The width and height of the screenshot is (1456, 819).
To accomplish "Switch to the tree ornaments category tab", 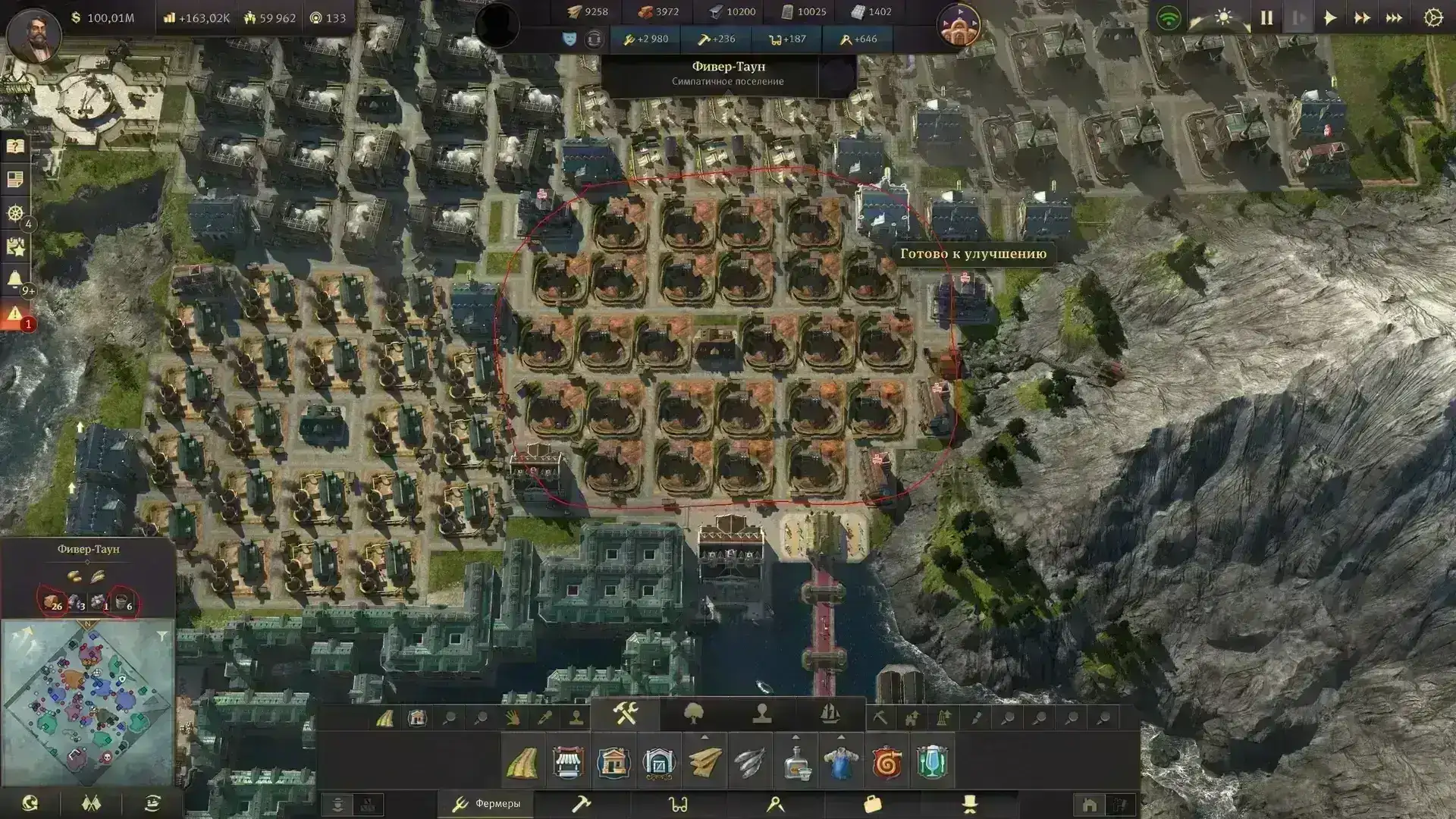I will coord(693,714).
